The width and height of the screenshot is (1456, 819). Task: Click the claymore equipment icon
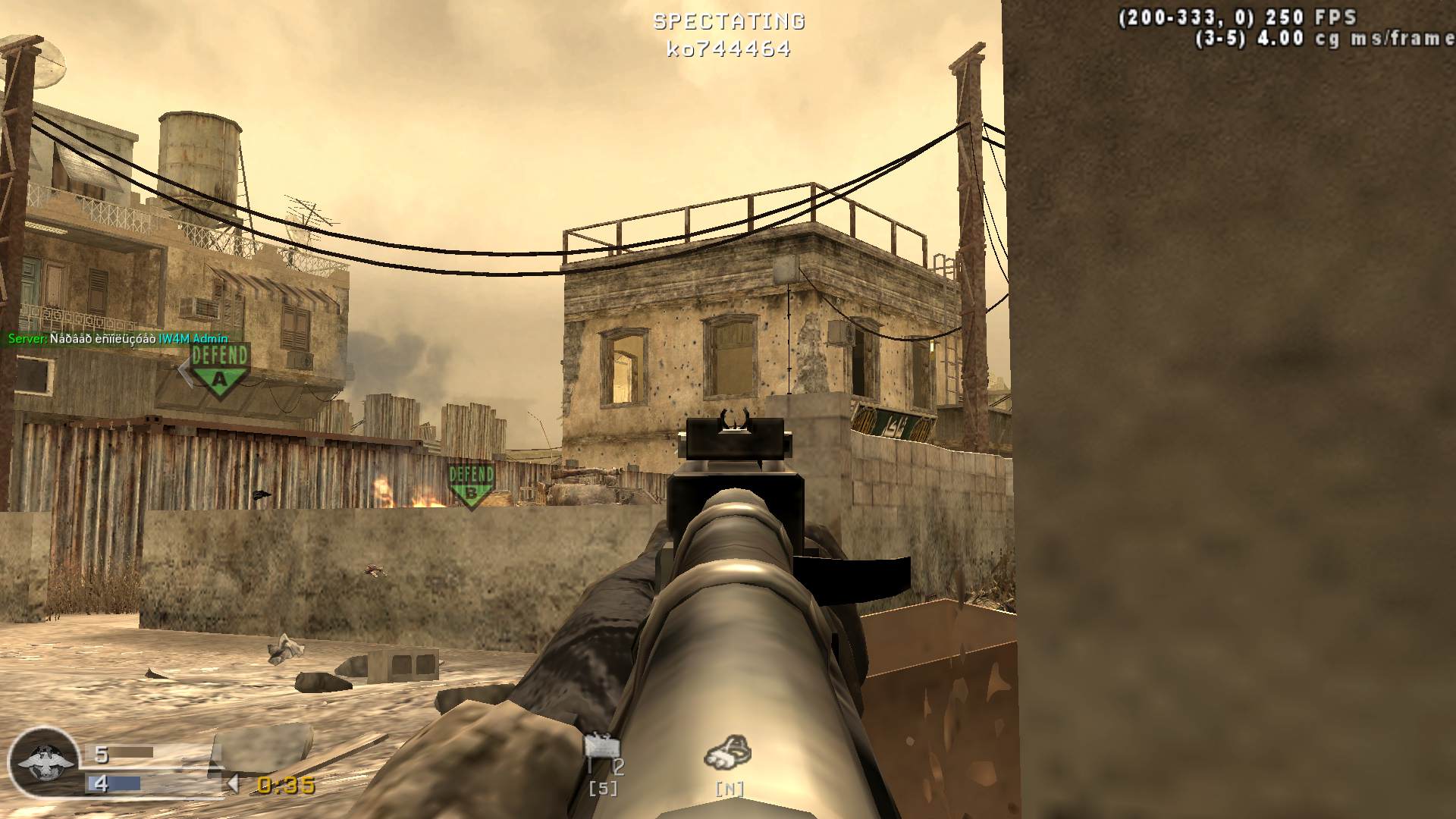click(602, 749)
